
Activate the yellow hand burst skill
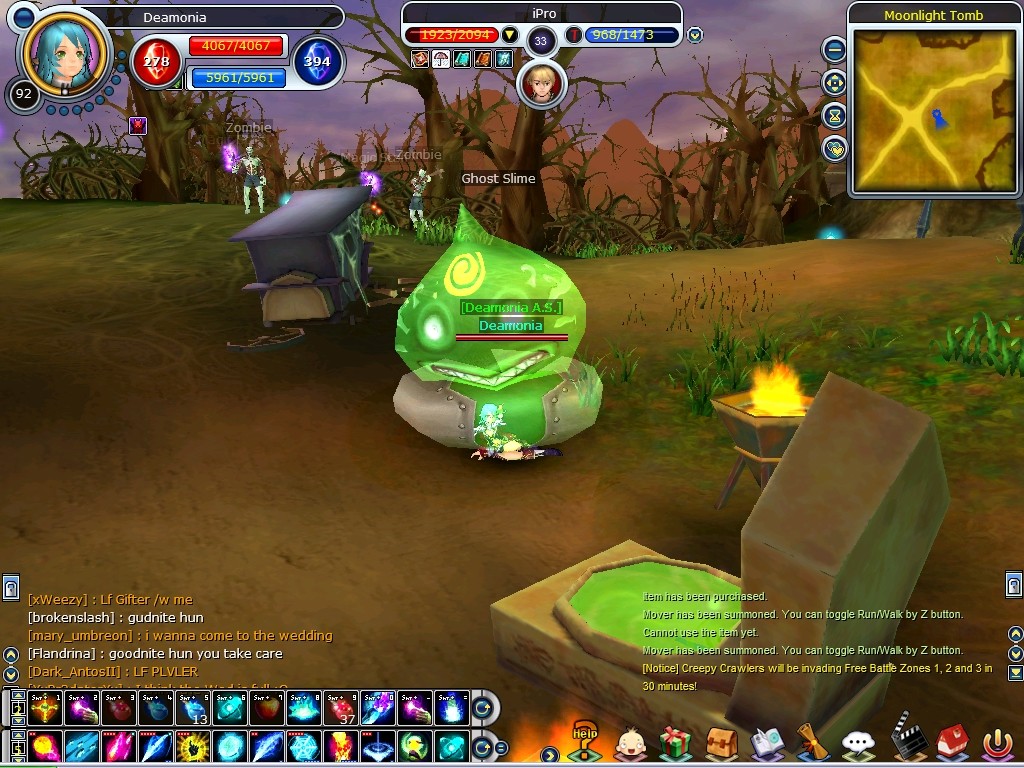coord(193,747)
